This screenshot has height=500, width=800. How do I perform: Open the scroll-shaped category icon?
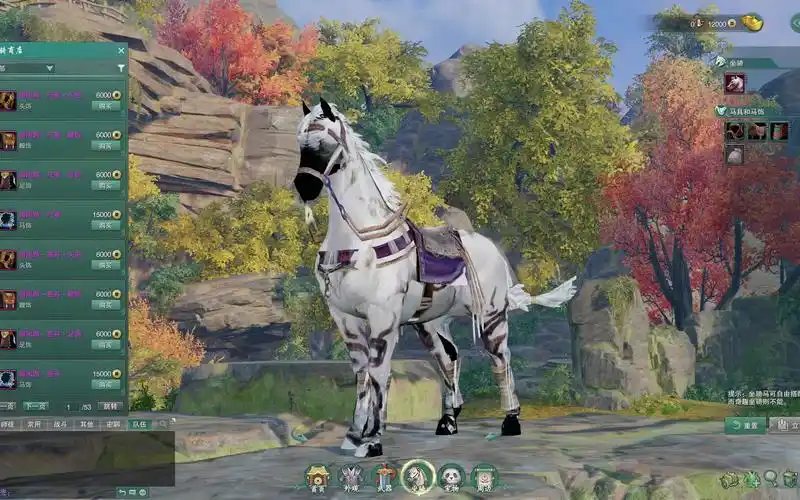484,477
